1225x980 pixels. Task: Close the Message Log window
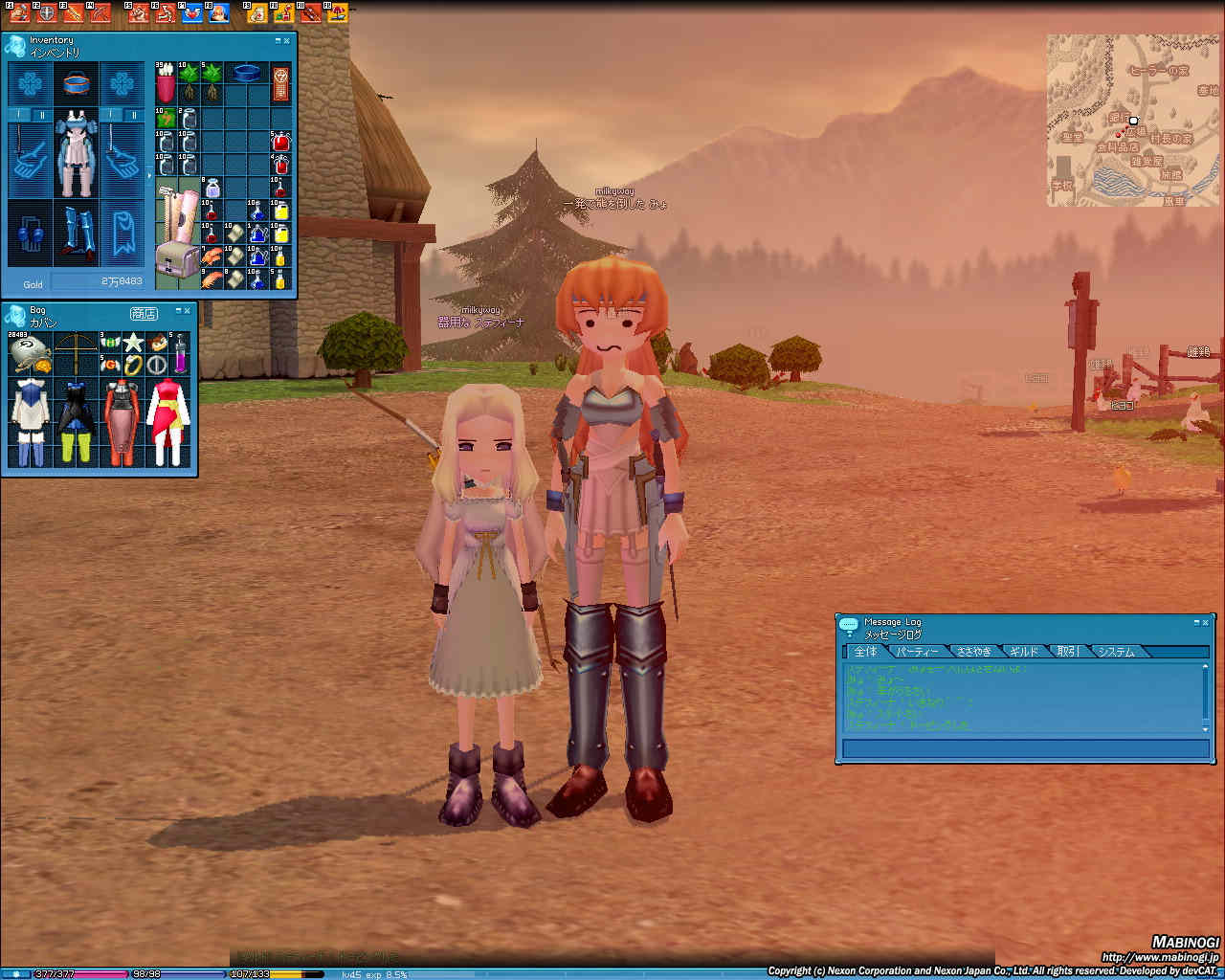1205,622
